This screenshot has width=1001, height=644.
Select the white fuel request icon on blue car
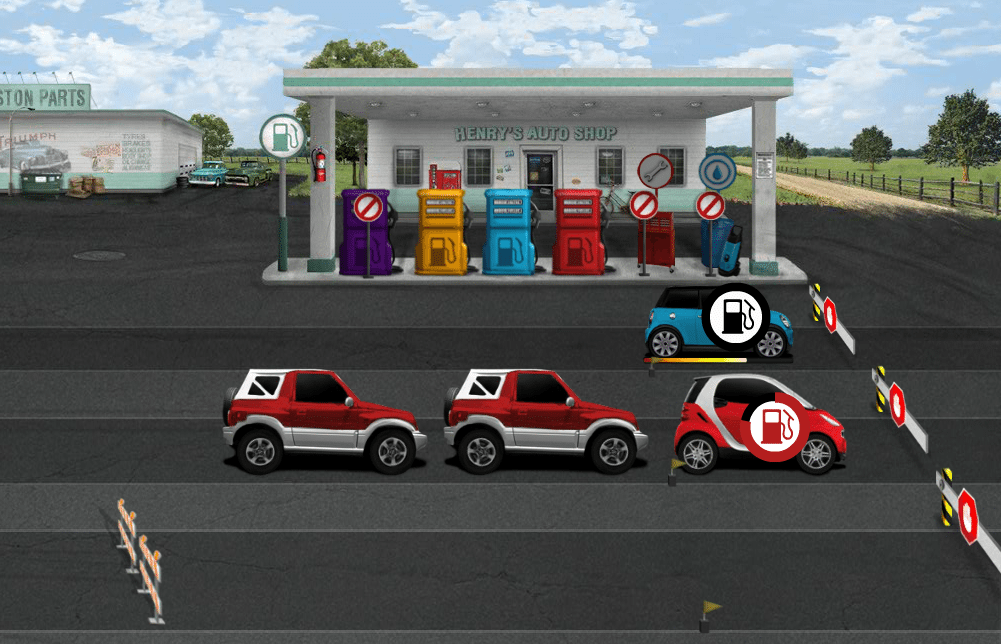tap(734, 315)
